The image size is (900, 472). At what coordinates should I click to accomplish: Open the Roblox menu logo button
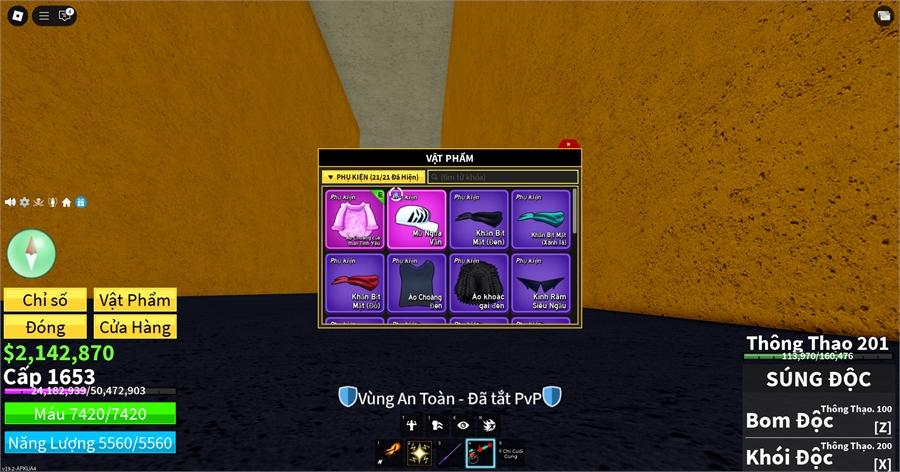pos(16,15)
